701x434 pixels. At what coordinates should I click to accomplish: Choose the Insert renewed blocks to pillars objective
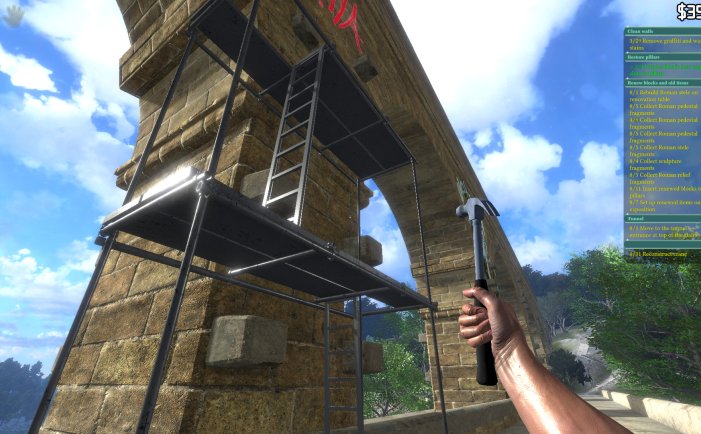click(x=662, y=188)
